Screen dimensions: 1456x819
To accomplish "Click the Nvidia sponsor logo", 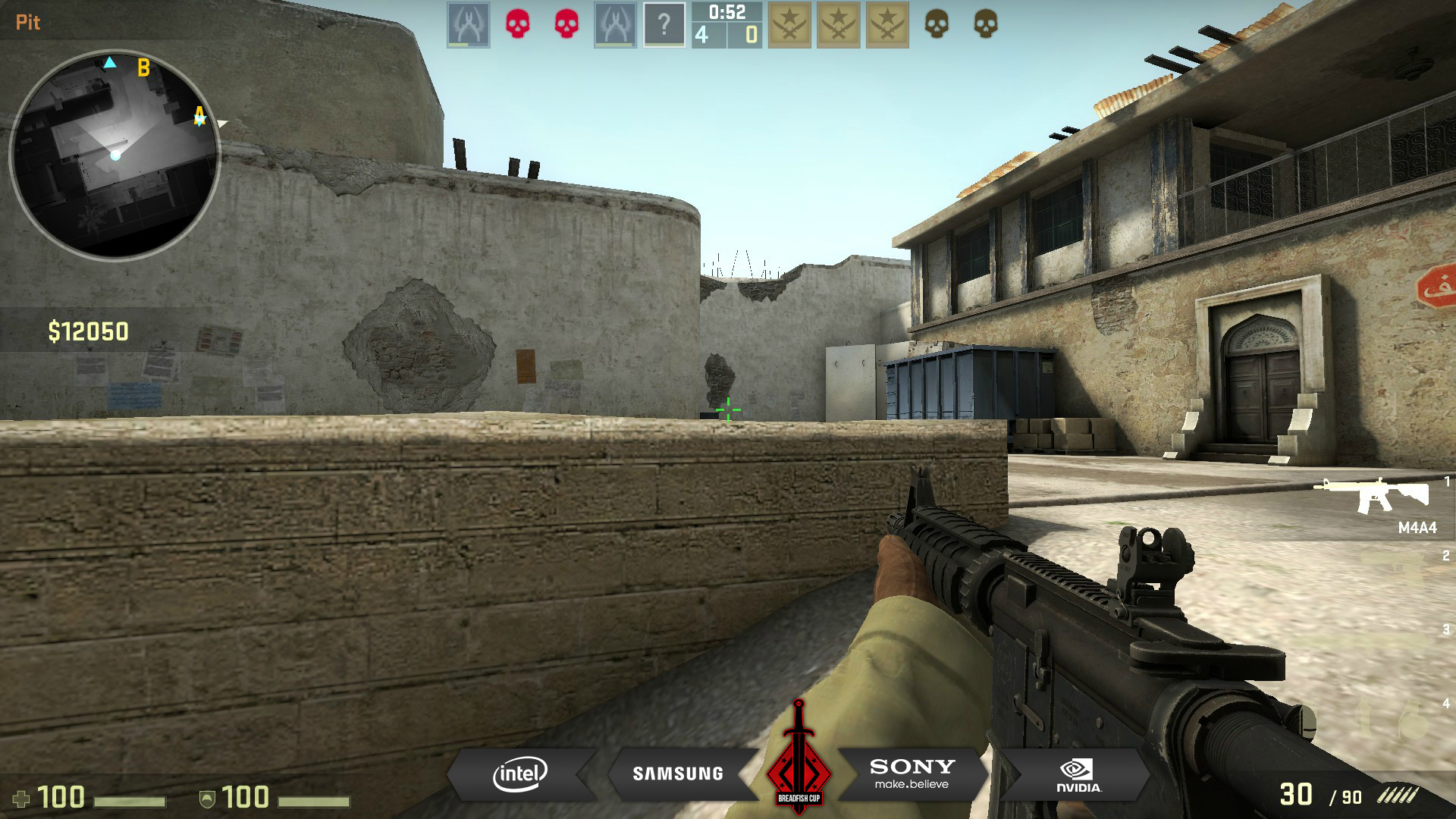I will pos(1078,775).
